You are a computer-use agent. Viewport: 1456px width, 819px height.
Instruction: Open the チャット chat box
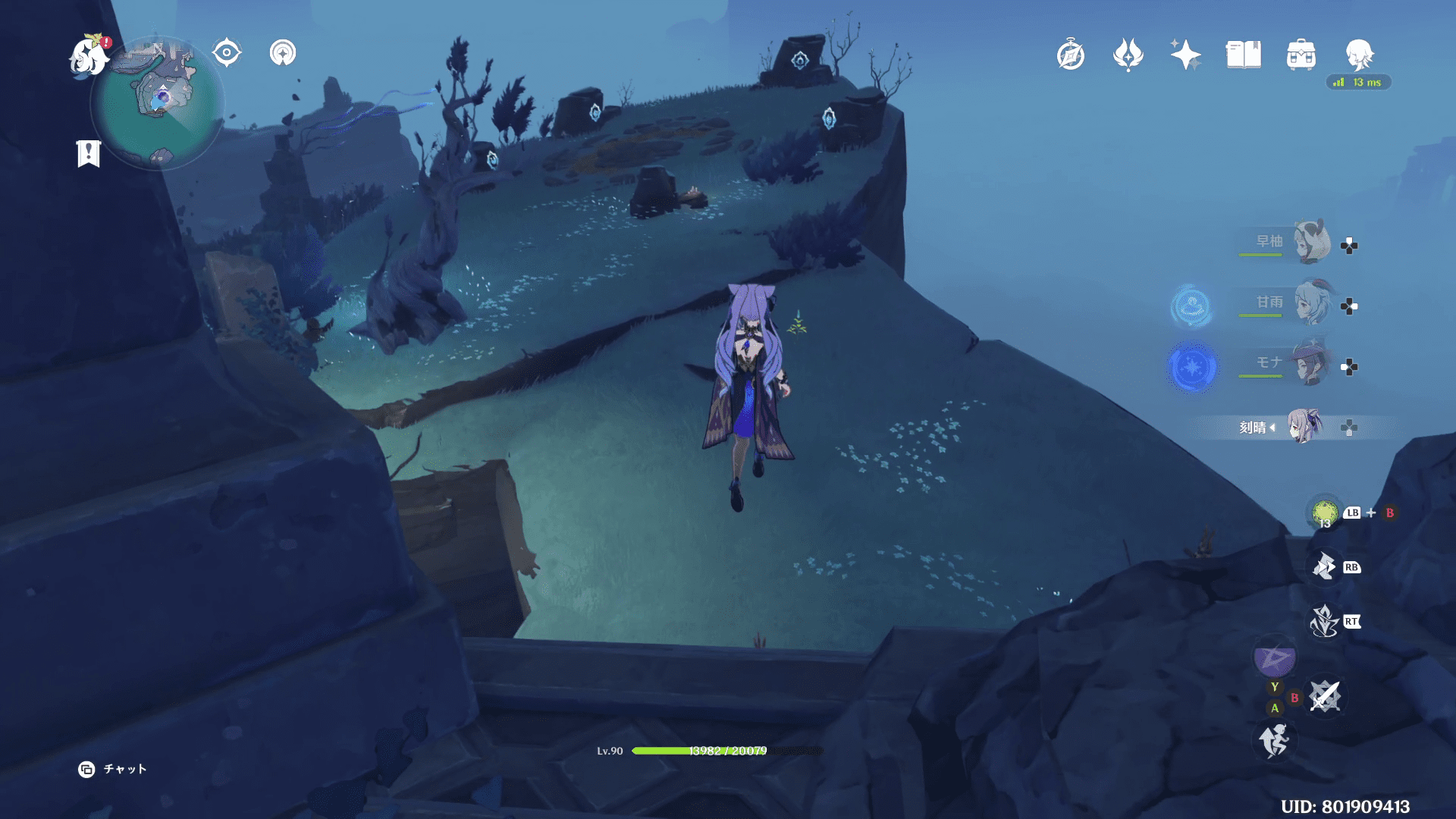(x=113, y=769)
